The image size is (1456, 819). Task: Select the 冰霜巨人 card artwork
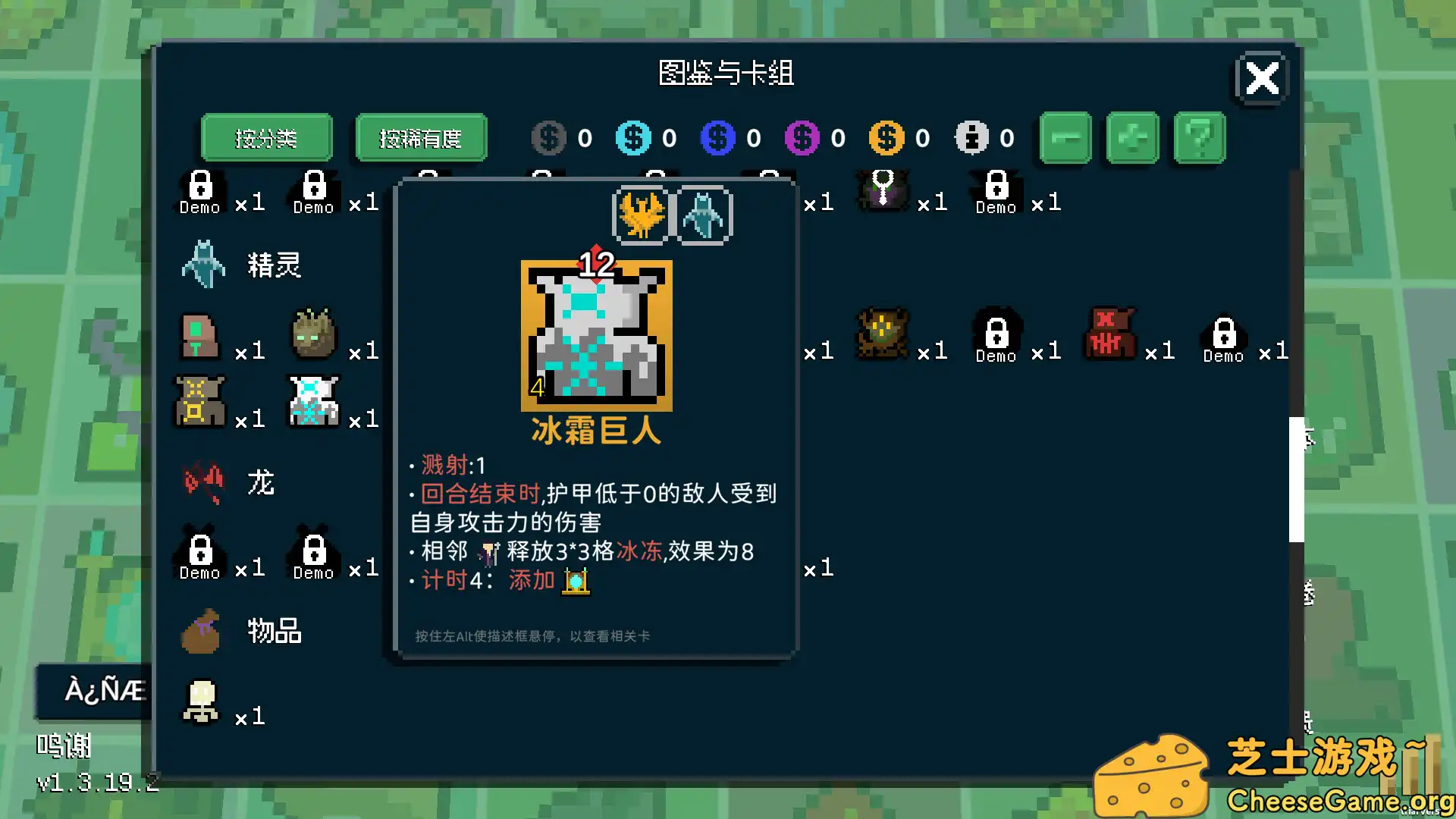tap(596, 334)
